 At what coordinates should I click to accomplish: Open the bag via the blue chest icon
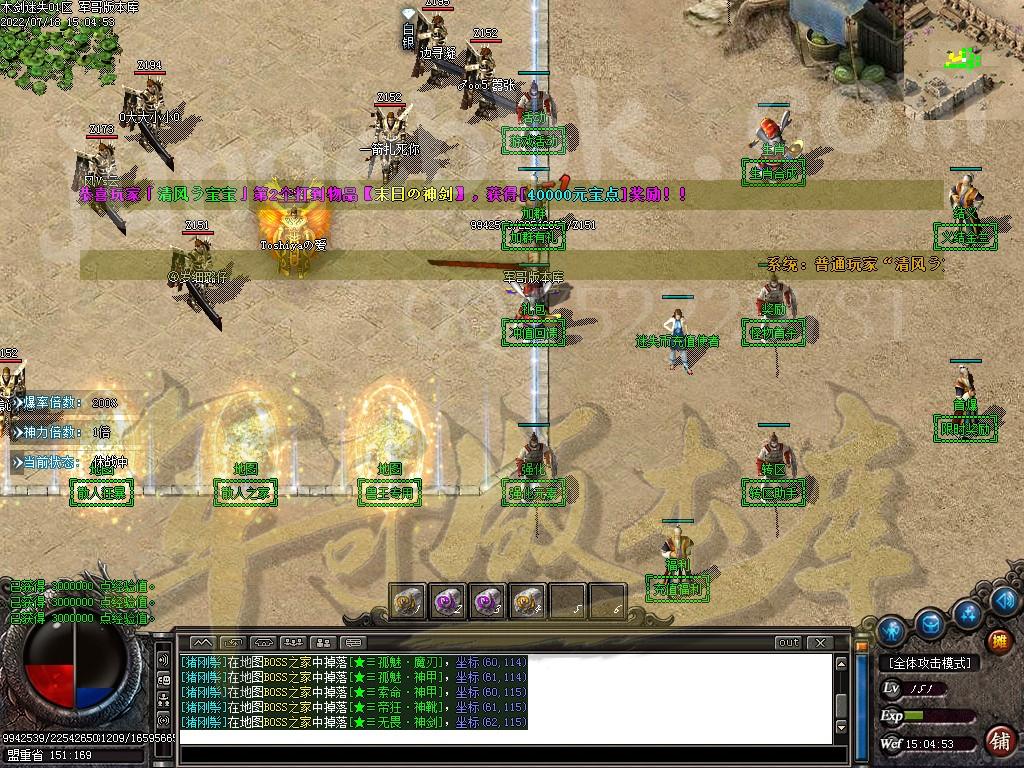[x=931, y=620]
